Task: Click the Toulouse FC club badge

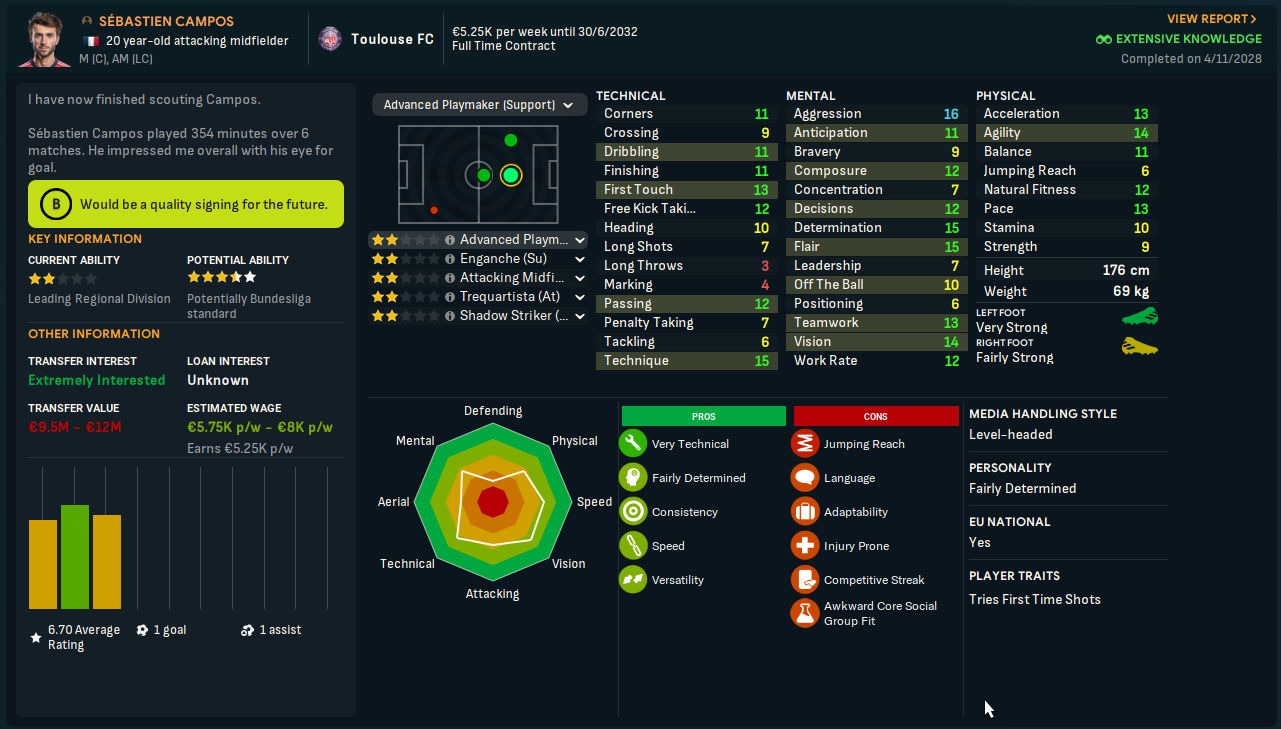Action: (x=329, y=39)
